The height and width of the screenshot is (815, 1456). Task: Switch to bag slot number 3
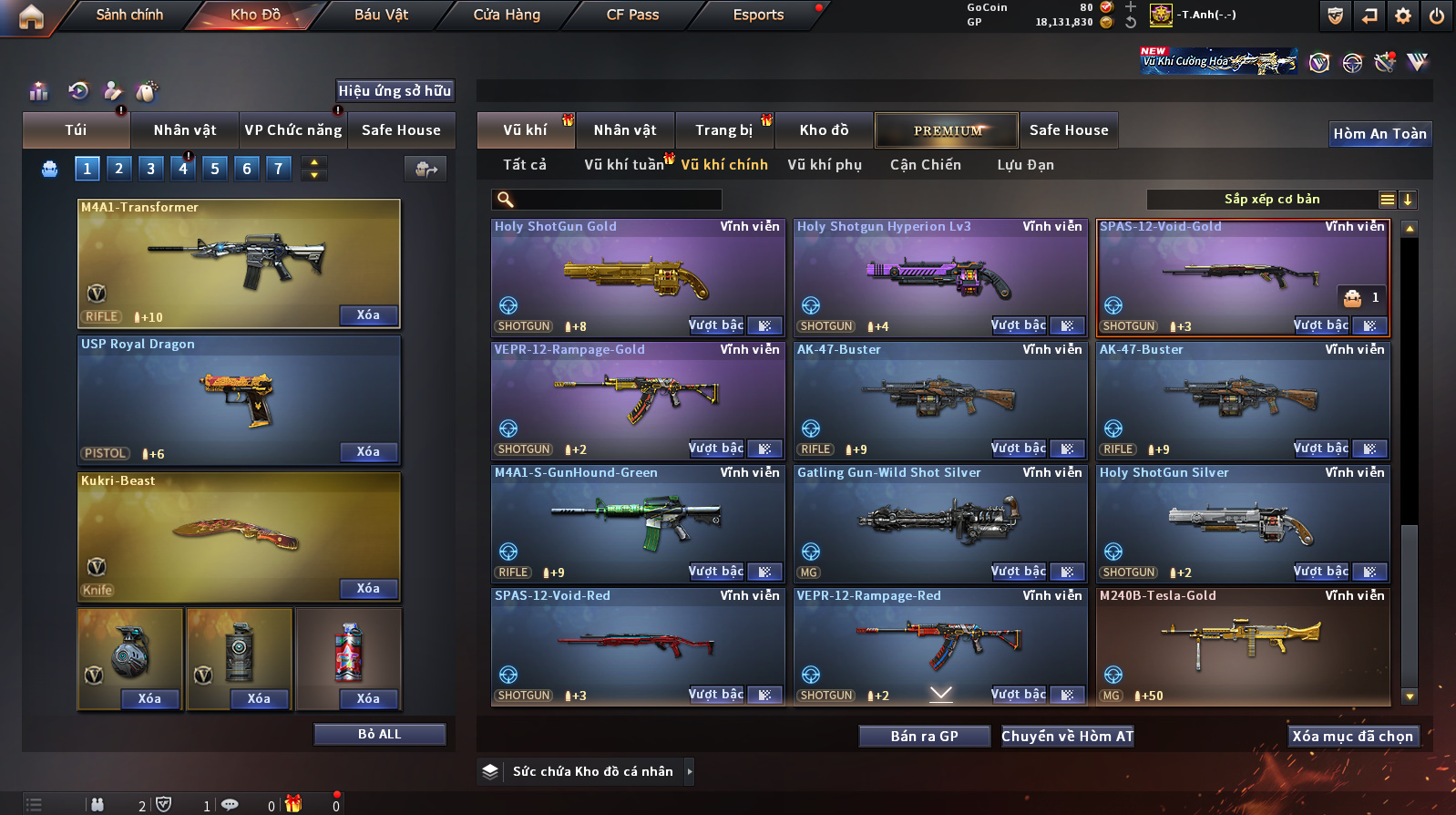[151, 169]
